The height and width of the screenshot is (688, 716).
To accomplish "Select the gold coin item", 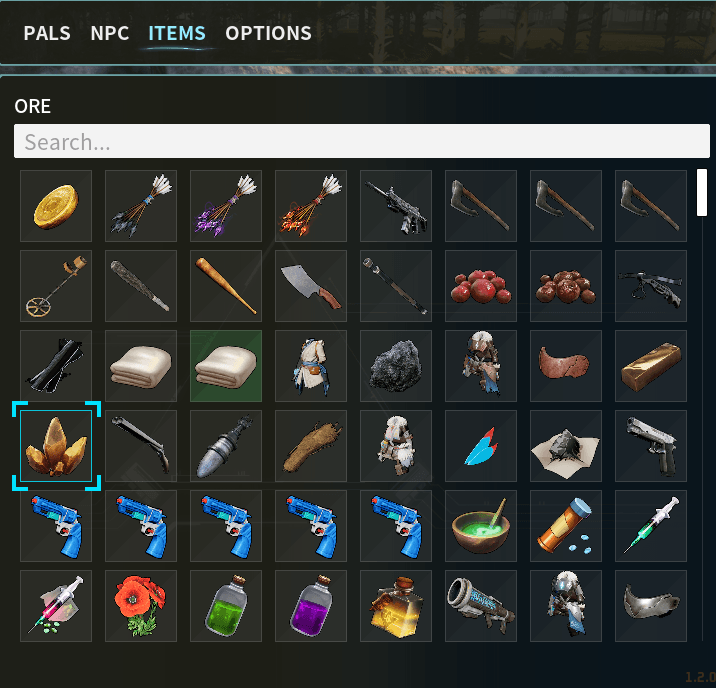I will [56, 206].
